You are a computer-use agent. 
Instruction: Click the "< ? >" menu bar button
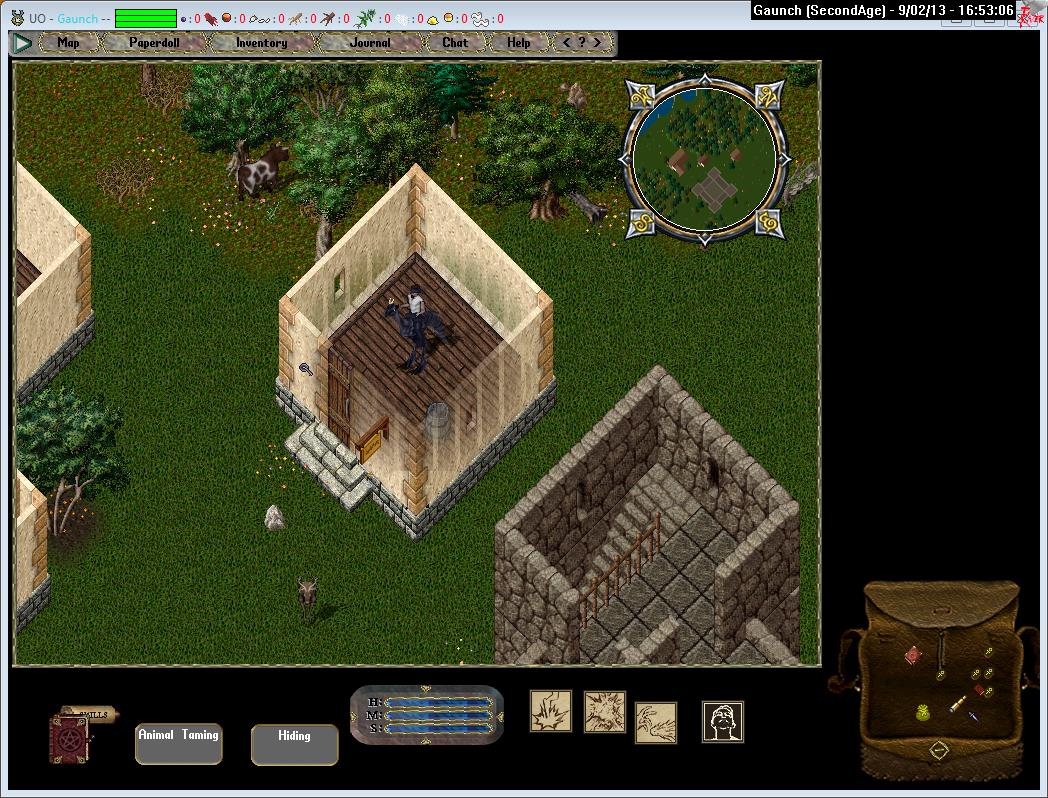[583, 43]
